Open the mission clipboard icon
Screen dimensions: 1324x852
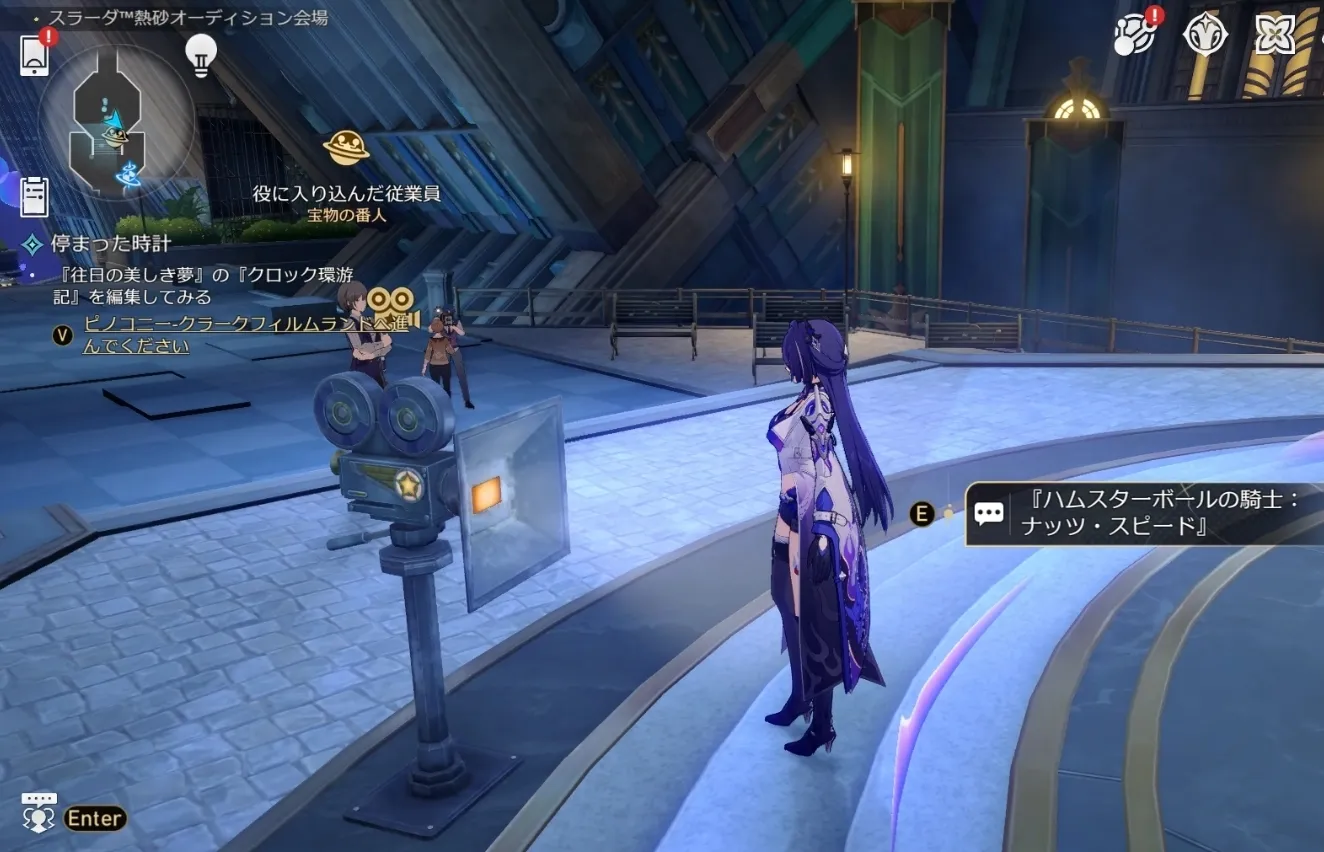click(34, 194)
